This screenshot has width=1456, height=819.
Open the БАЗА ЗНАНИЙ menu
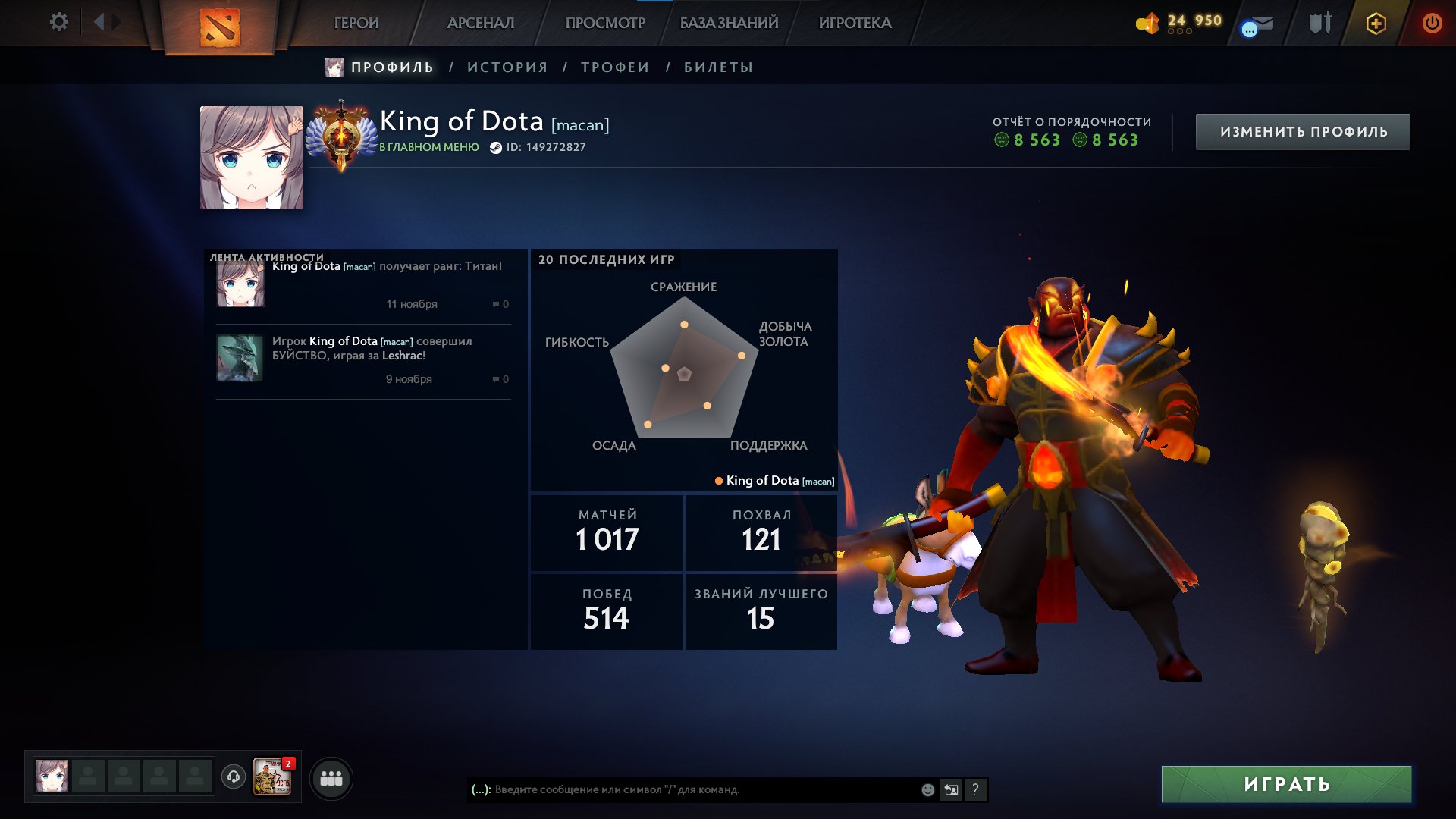[x=728, y=23]
